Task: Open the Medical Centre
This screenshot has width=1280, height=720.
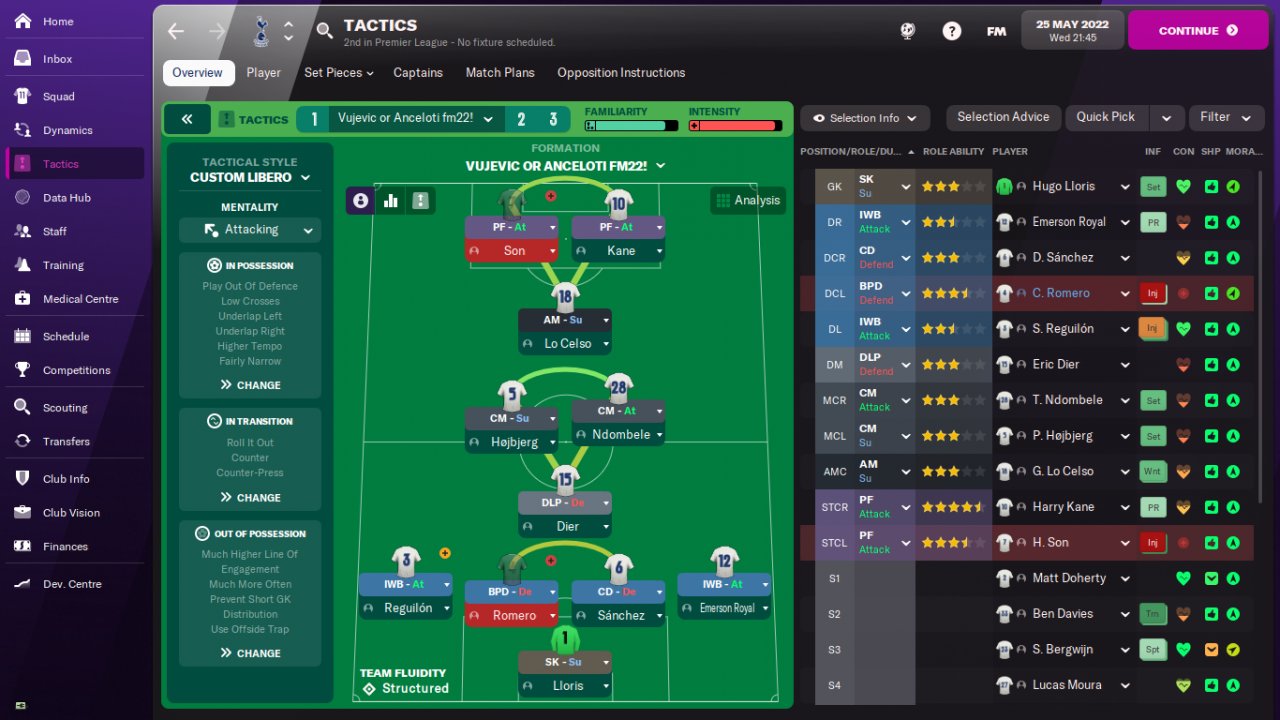Action: click(x=80, y=299)
